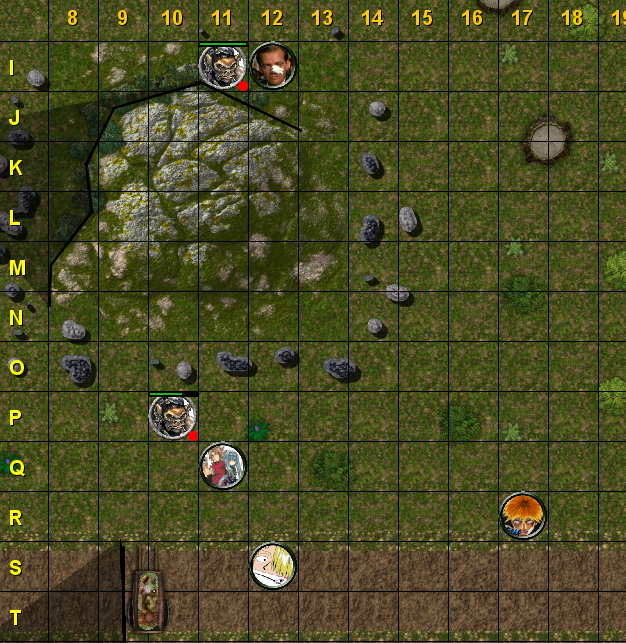Select the orc token beside the bearded man
Image resolution: width=626 pixels, height=643 pixels.
(x=222, y=66)
